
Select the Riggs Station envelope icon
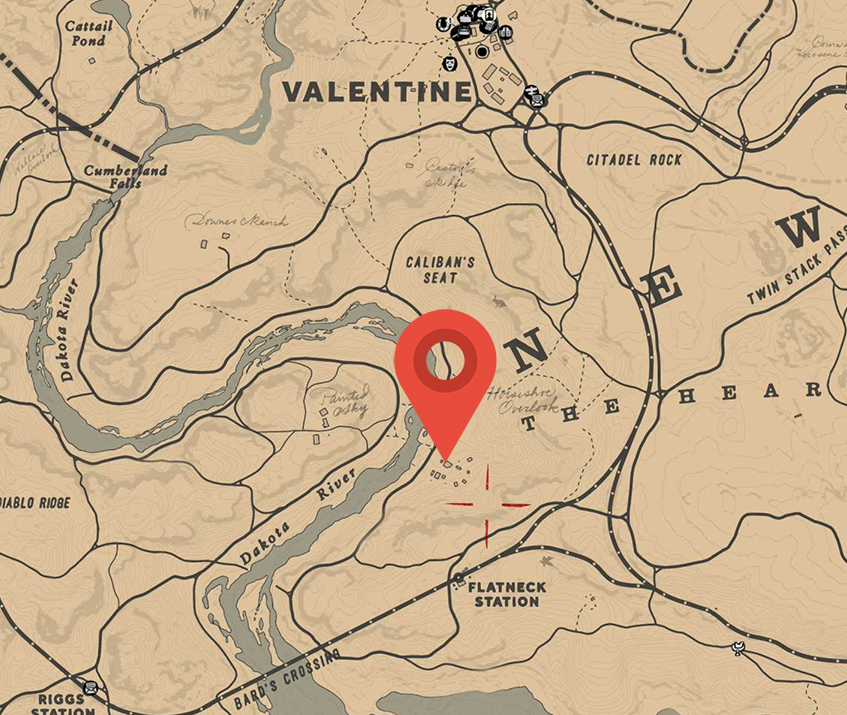91,688
